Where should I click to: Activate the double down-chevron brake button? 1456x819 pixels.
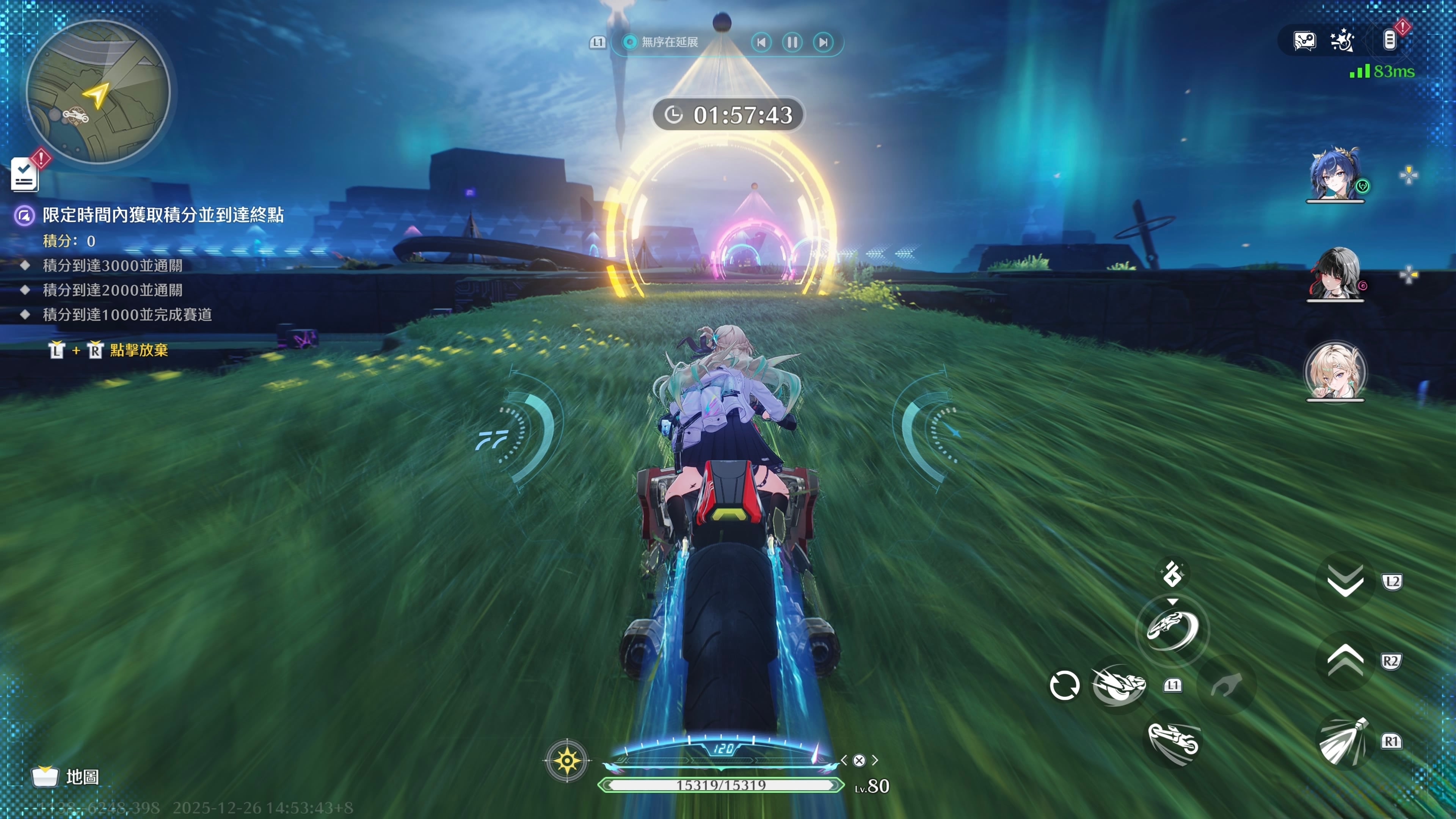(x=1345, y=581)
